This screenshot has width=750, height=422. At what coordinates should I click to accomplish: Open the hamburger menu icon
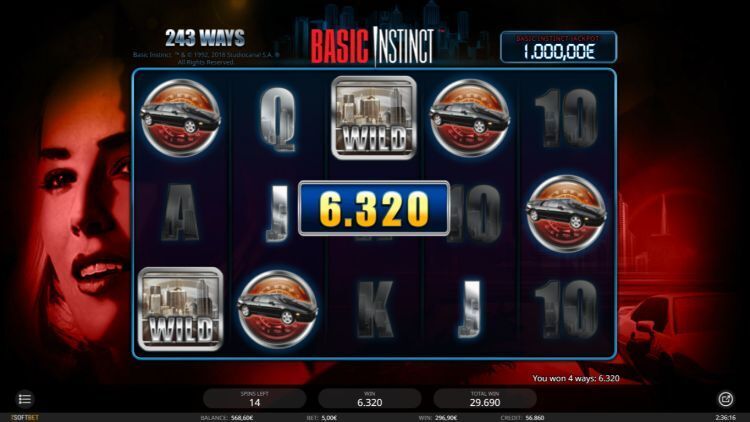click(x=25, y=399)
